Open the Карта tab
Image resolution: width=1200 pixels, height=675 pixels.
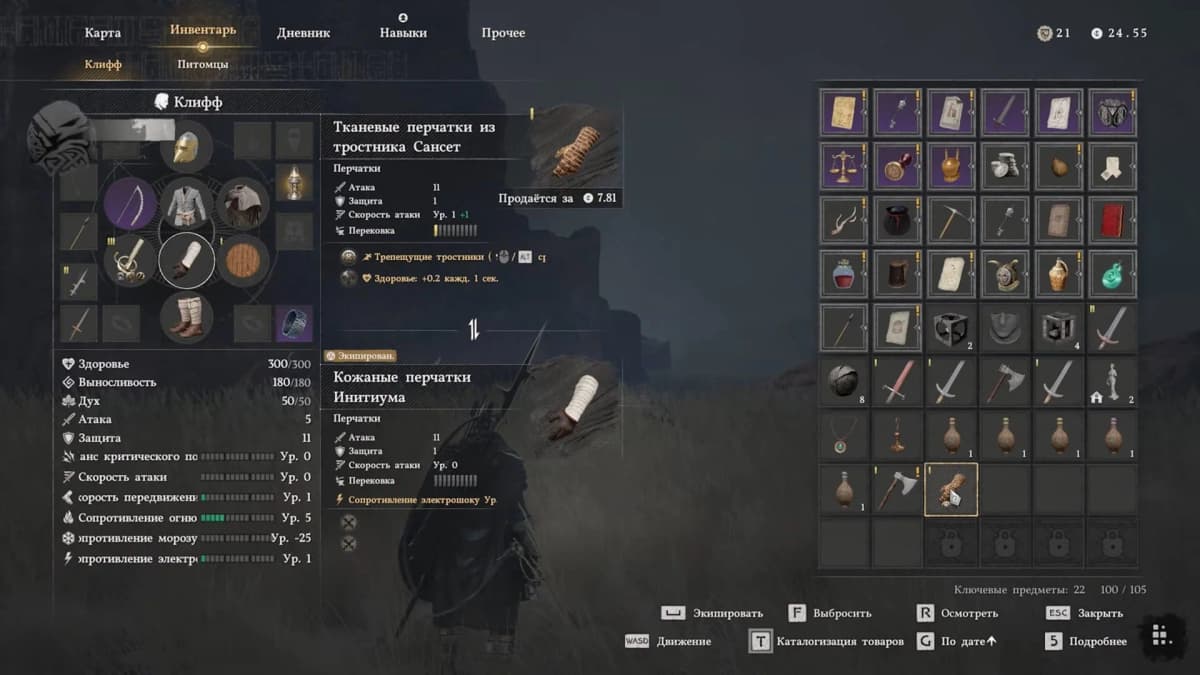pyautogui.click(x=103, y=33)
